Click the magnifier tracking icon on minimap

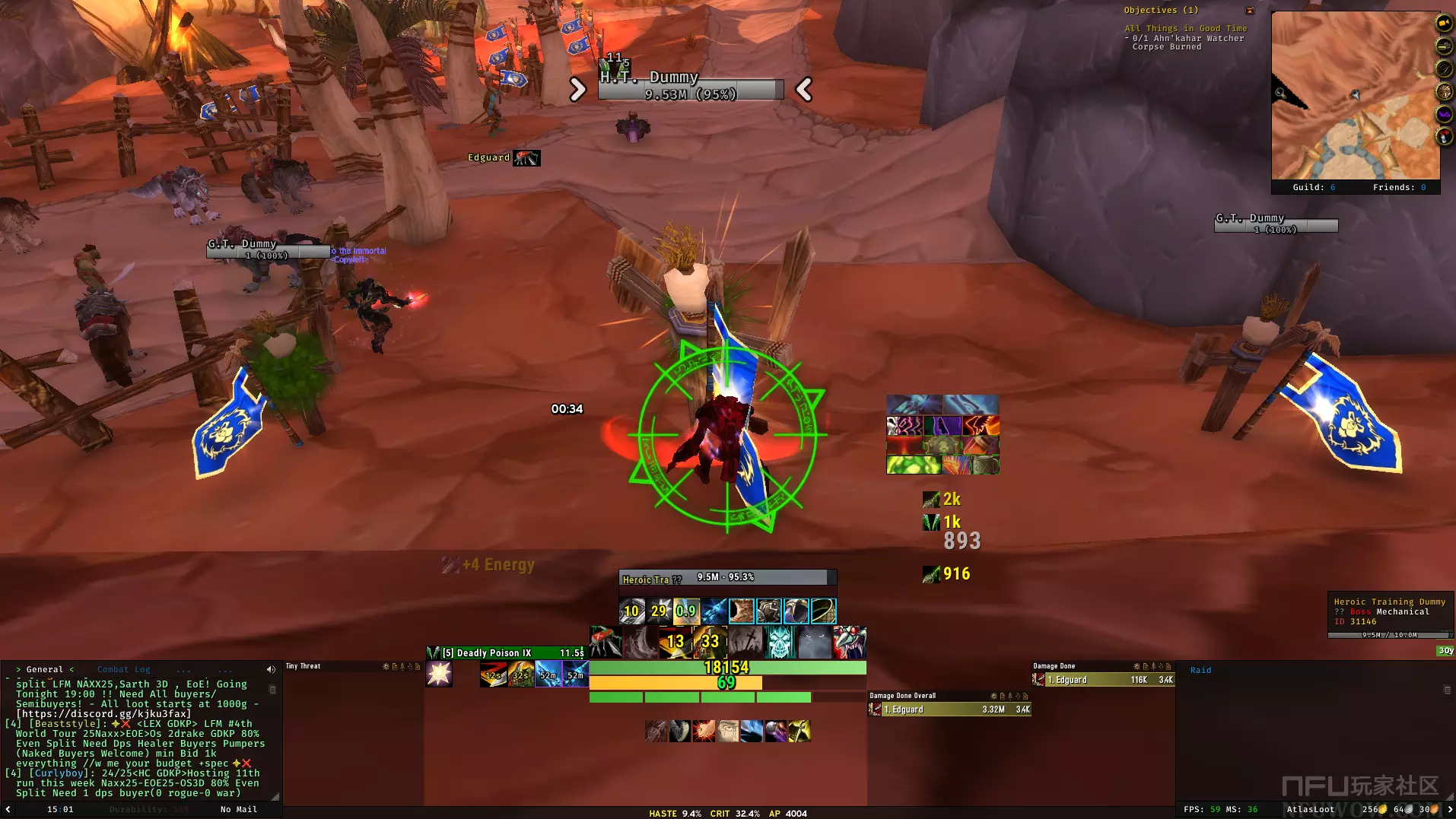coord(1280,93)
